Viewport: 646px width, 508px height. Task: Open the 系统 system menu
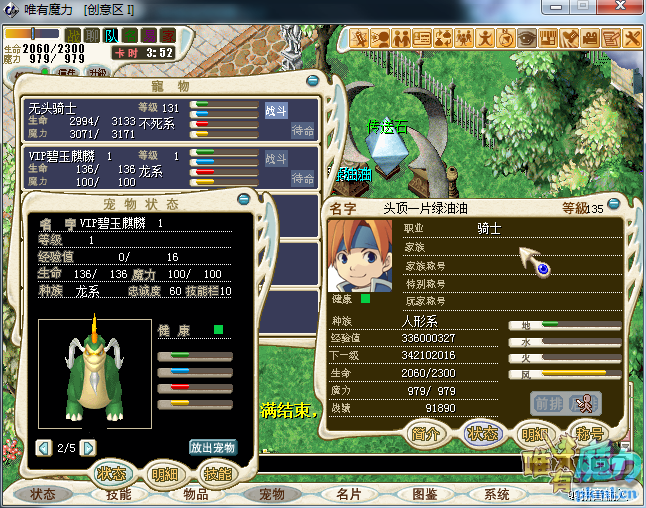click(x=497, y=494)
